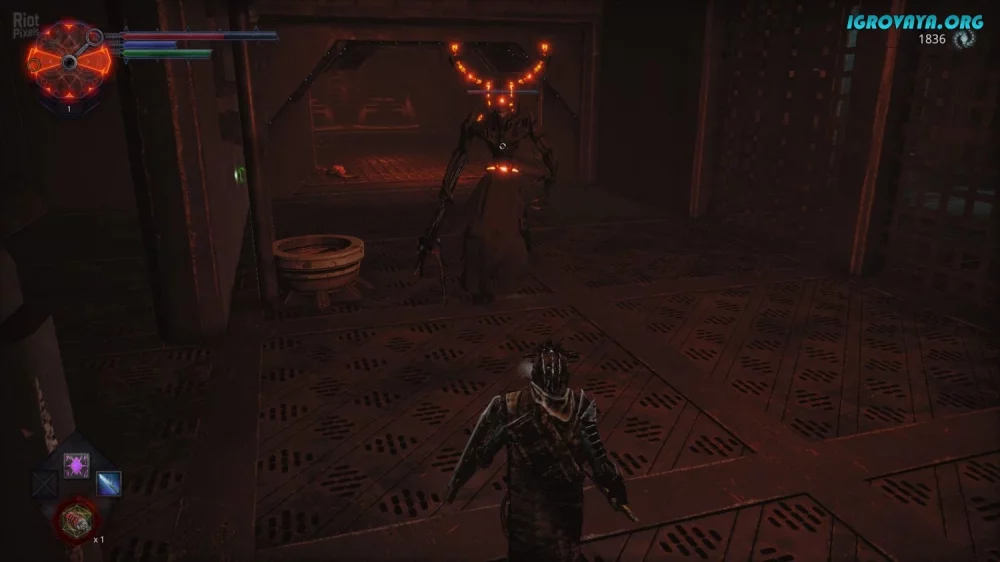Select the empty crossed-out quick slot
The height and width of the screenshot is (562, 1000).
(45, 485)
